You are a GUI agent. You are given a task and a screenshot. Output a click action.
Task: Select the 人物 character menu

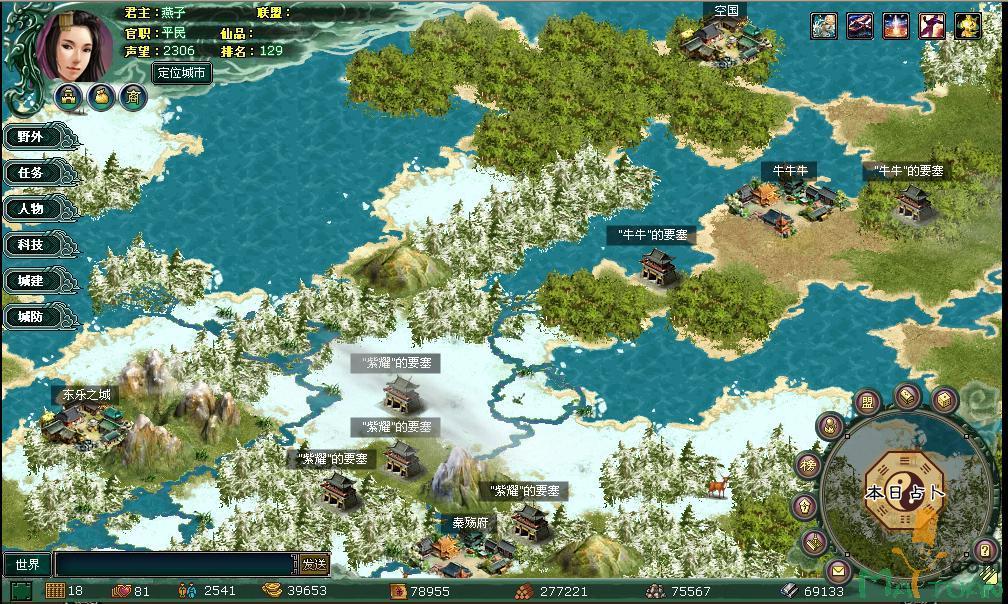click(31, 209)
